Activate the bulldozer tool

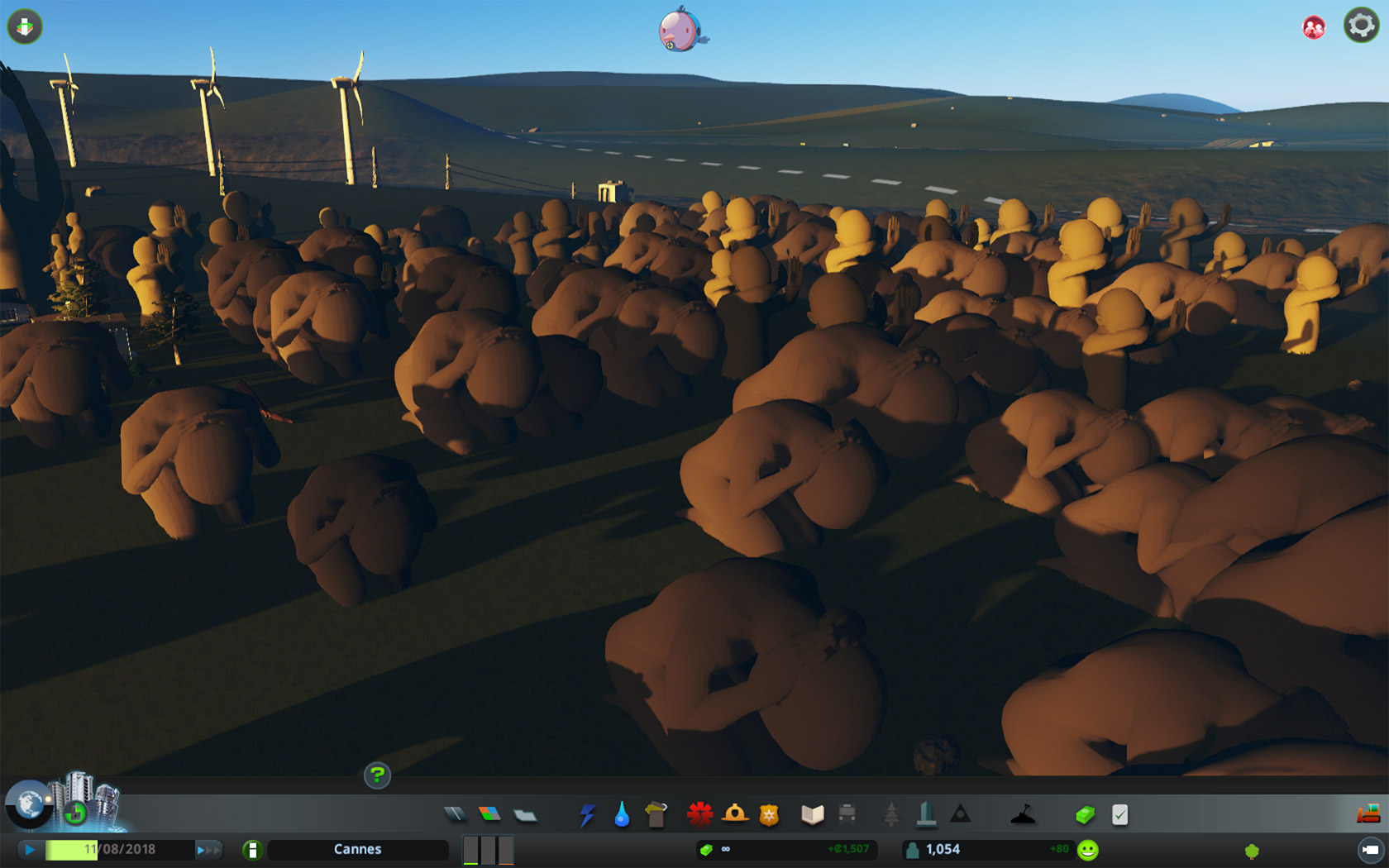(x=1368, y=814)
